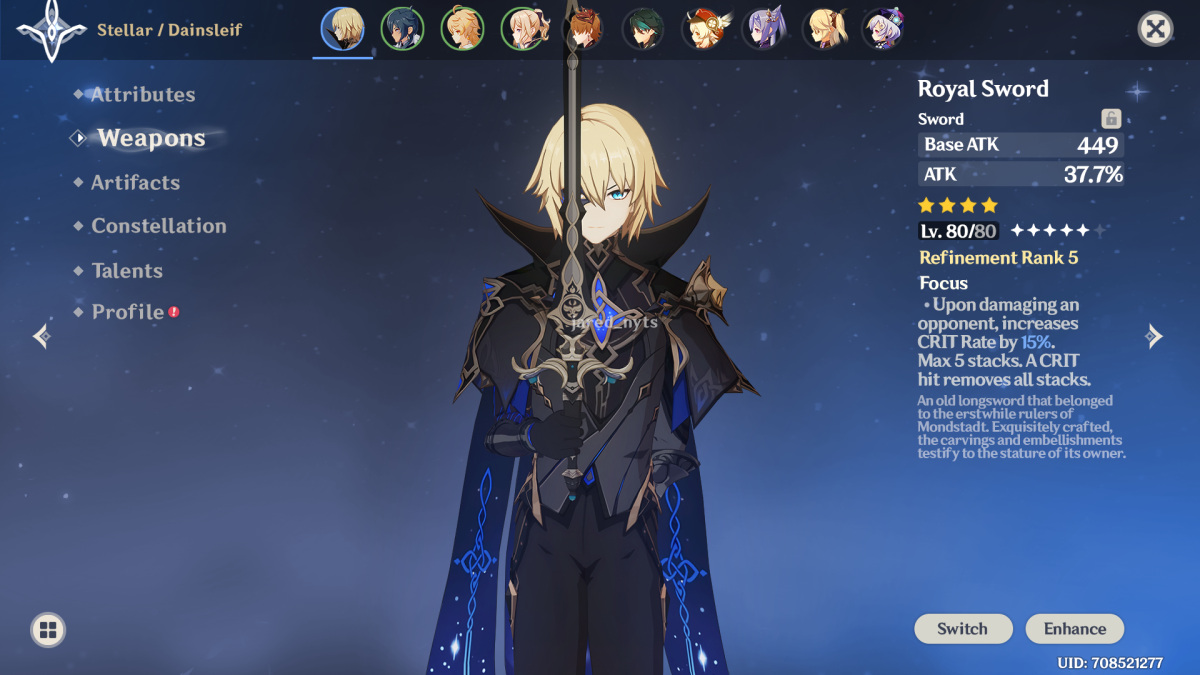Select Kaeya's portrait
Screen dimensions: 1200x675
[402, 29]
